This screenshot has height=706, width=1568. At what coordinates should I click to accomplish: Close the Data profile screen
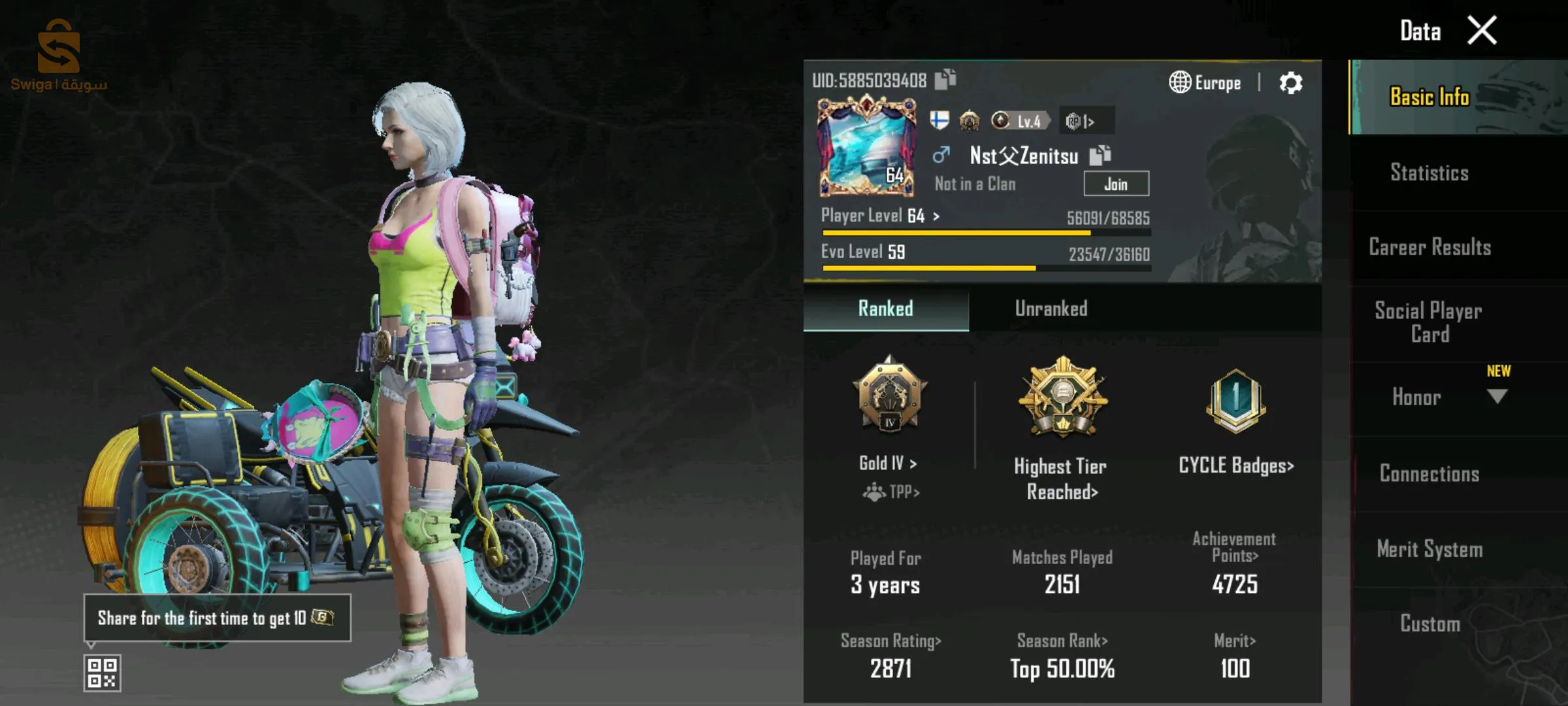tap(1482, 31)
